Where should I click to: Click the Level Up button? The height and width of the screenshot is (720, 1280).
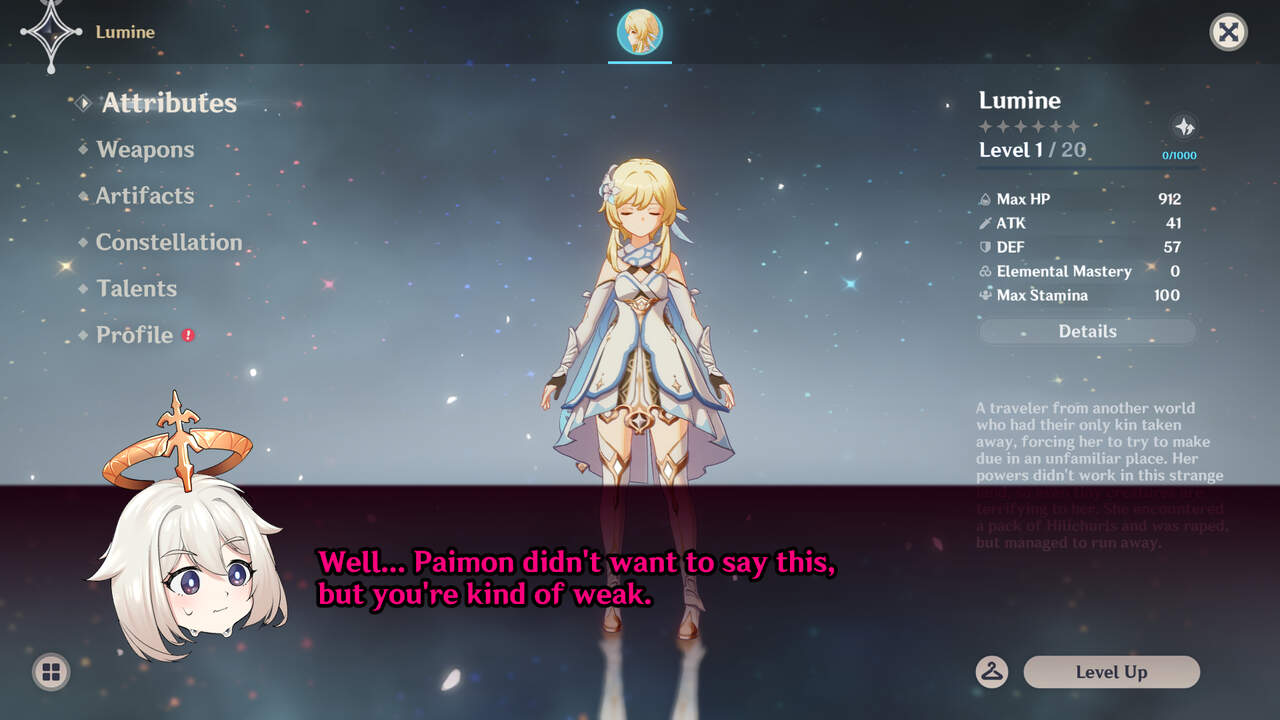point(1111,672)
